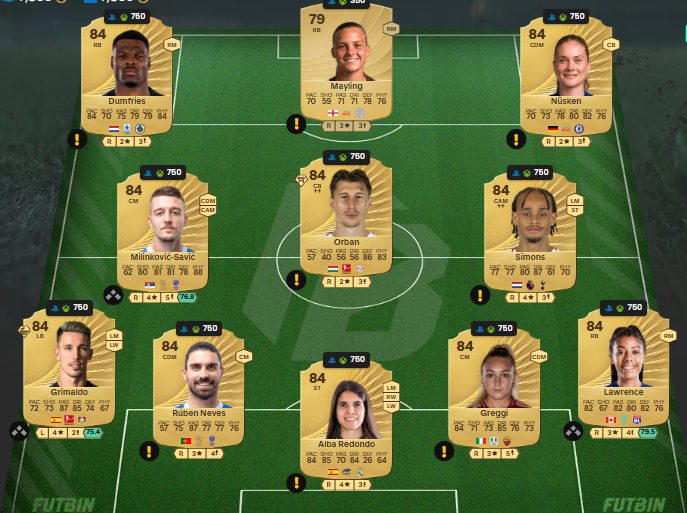
Task: Click the warning icon beside Alba Redondo
Action: coord(296,482)
